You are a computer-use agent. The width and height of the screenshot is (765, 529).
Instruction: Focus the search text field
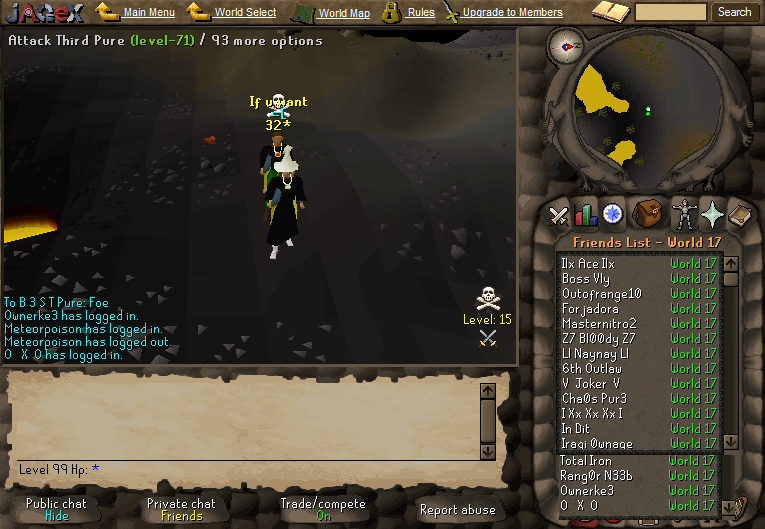pyautogui.click(x=670, y=12)
